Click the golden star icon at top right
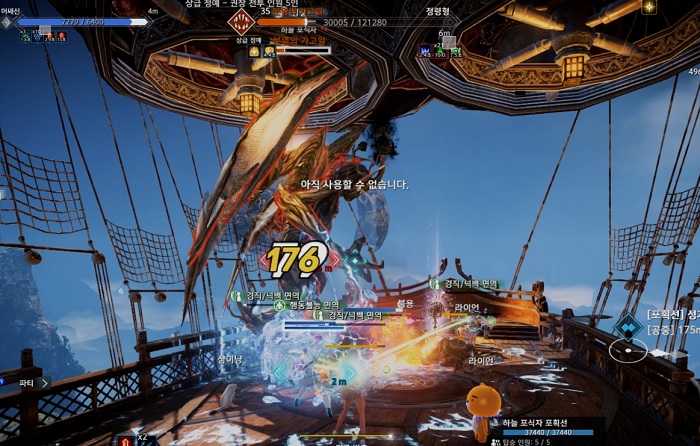This screenshot has width=700, height=446. click(649, 6)
